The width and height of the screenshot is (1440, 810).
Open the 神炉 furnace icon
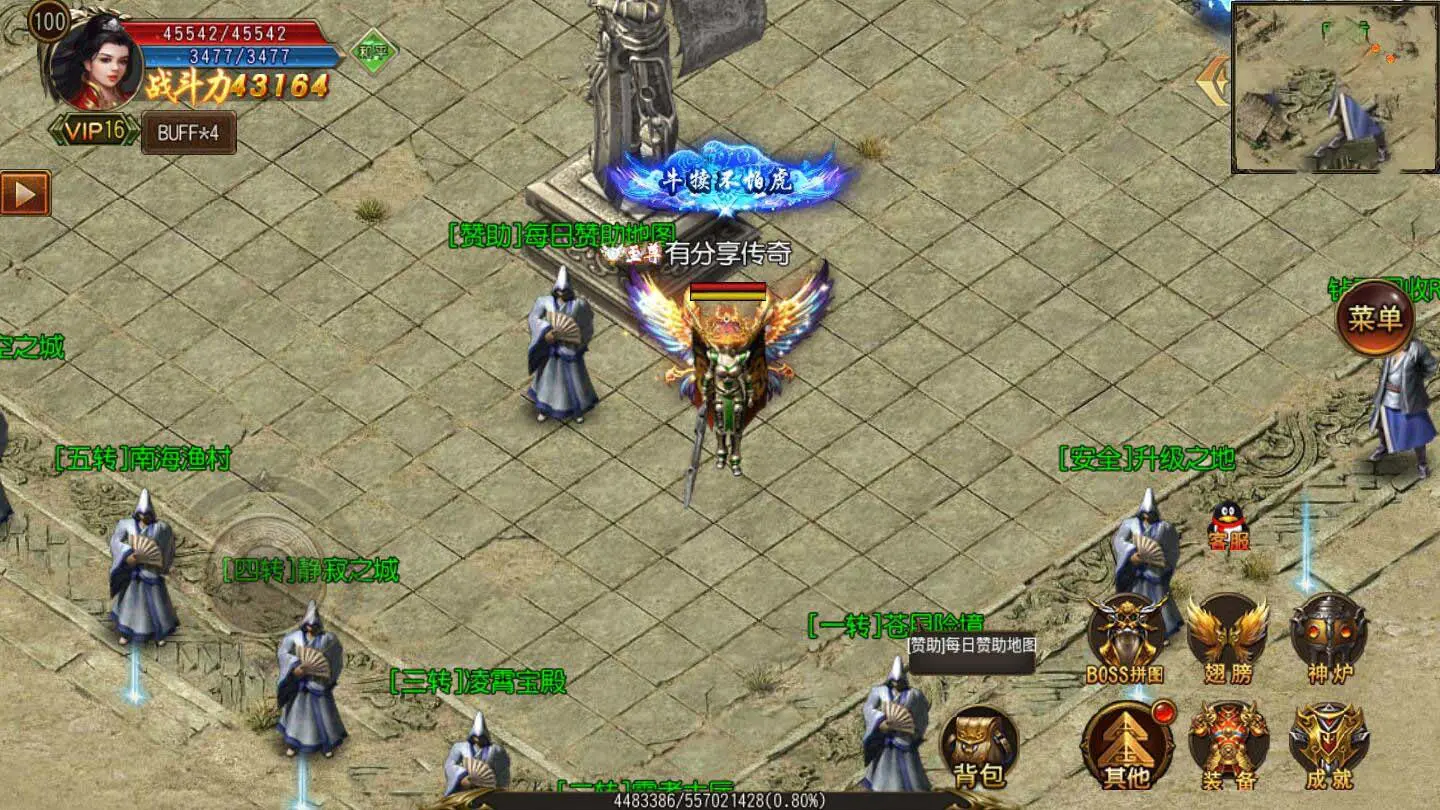coord(1328,637)
